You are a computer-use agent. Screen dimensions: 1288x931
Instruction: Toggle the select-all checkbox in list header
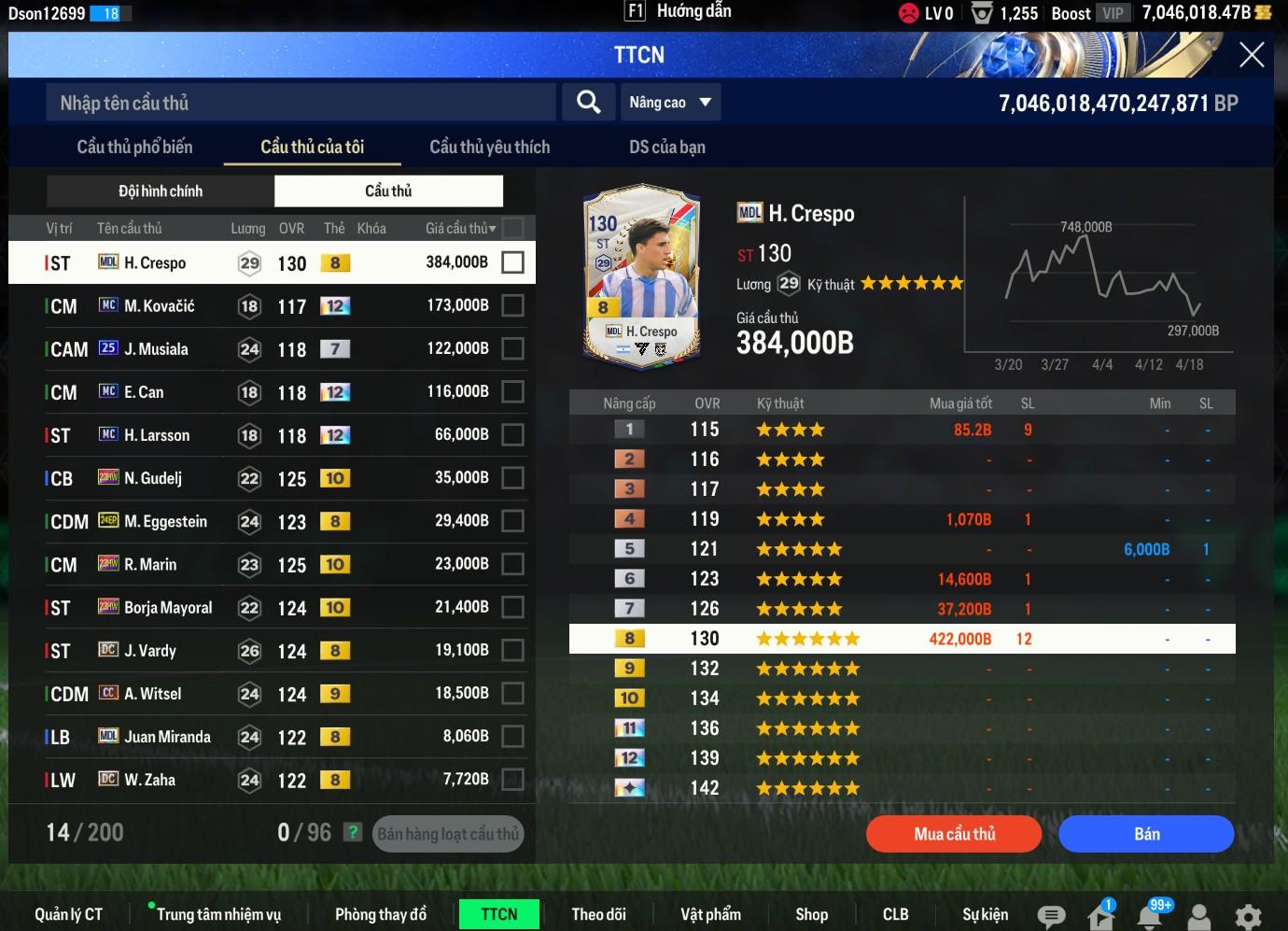click(x=512, y=228)
